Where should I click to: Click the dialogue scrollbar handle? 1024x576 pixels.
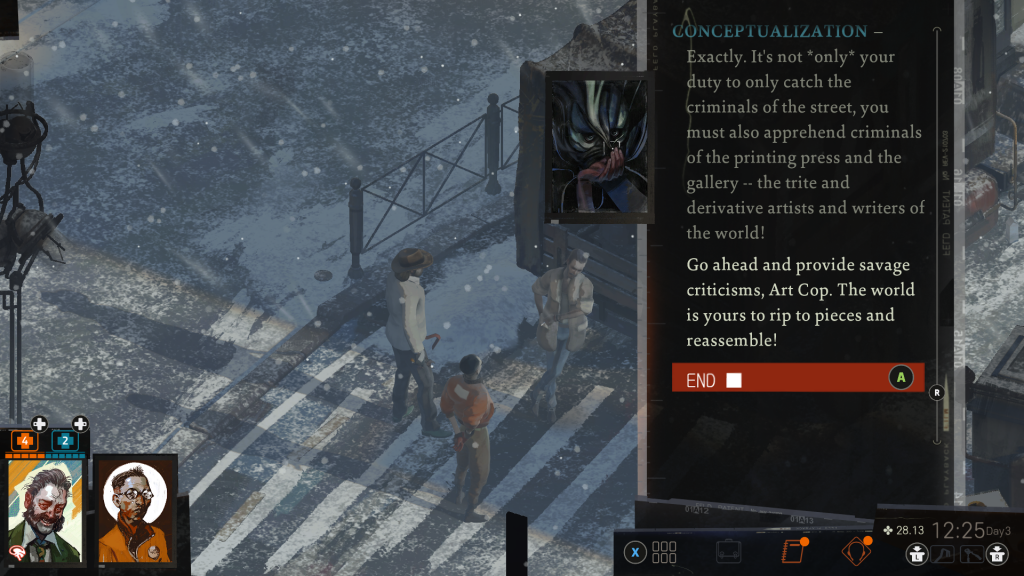937,392
